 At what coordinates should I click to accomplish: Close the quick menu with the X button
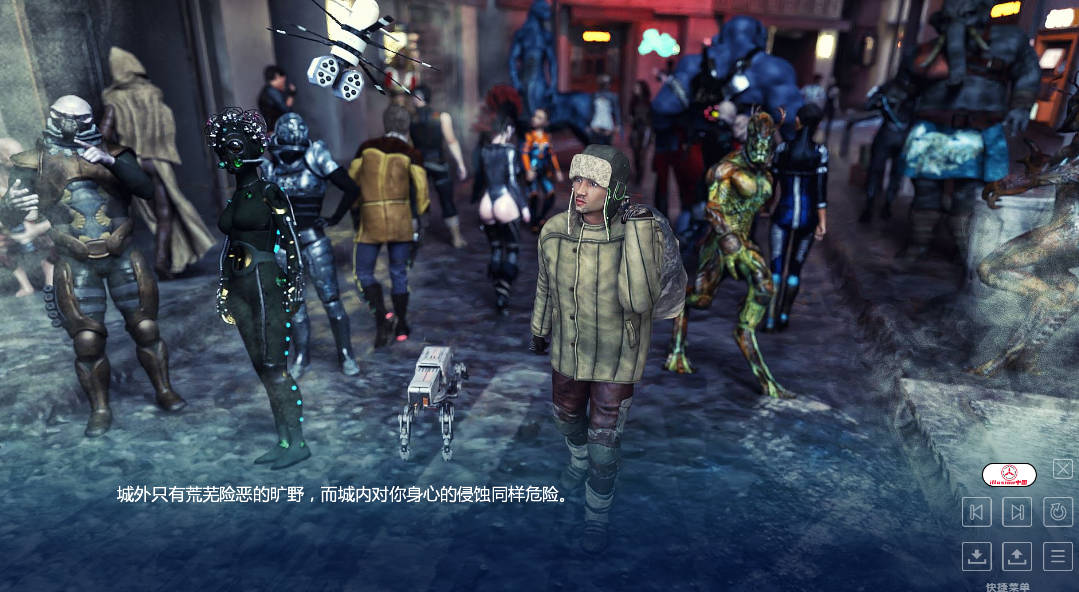pyautogui.click(x=1063, y=469)
